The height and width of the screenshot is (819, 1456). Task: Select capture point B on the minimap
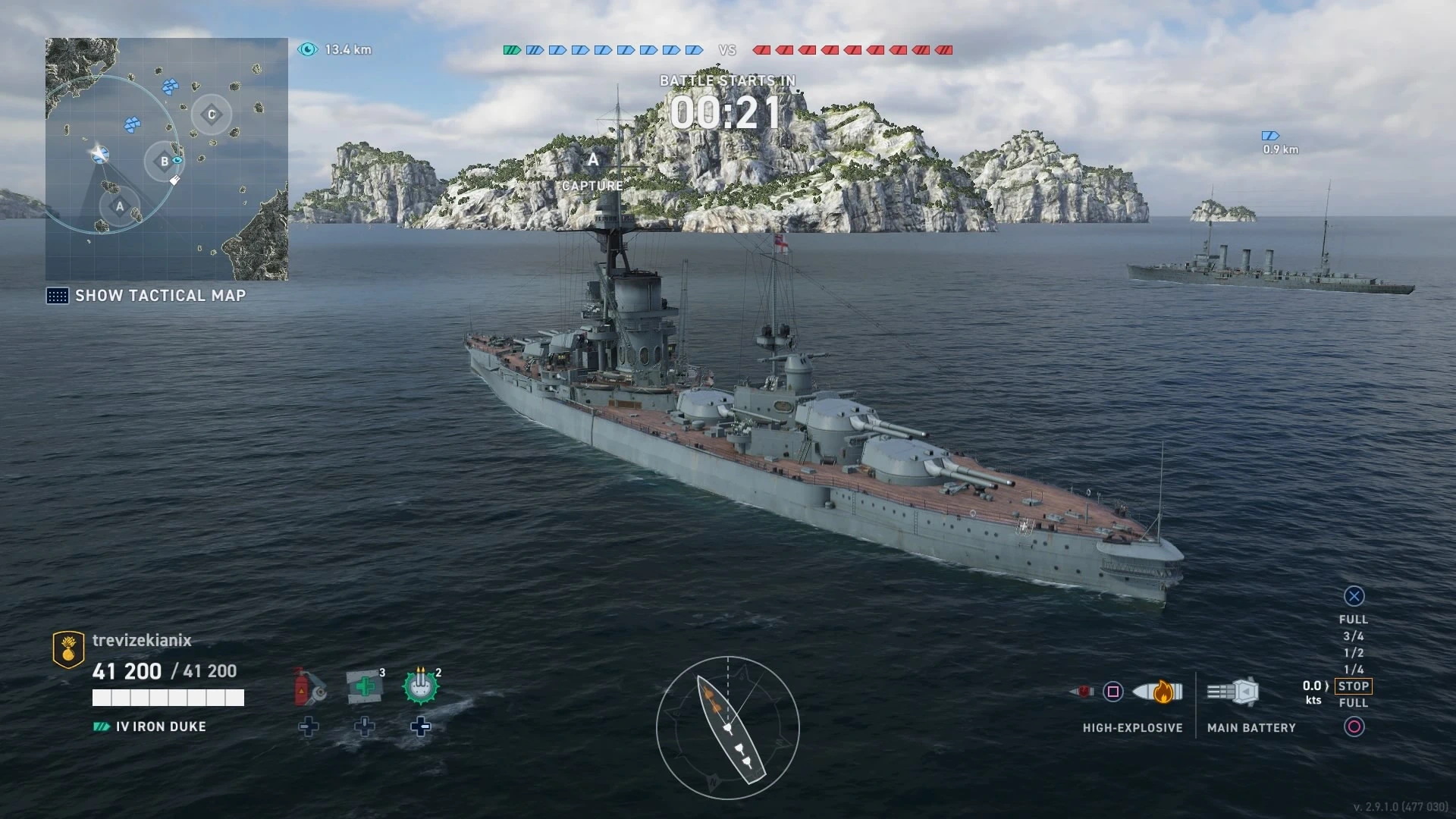coord(164,161)
